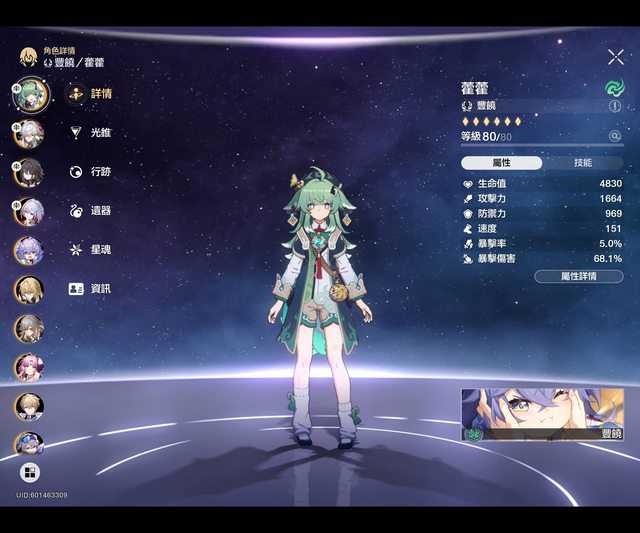Choose the pink-haired character portrait
This screenshot has width=640, height=533.
point(29,367)
